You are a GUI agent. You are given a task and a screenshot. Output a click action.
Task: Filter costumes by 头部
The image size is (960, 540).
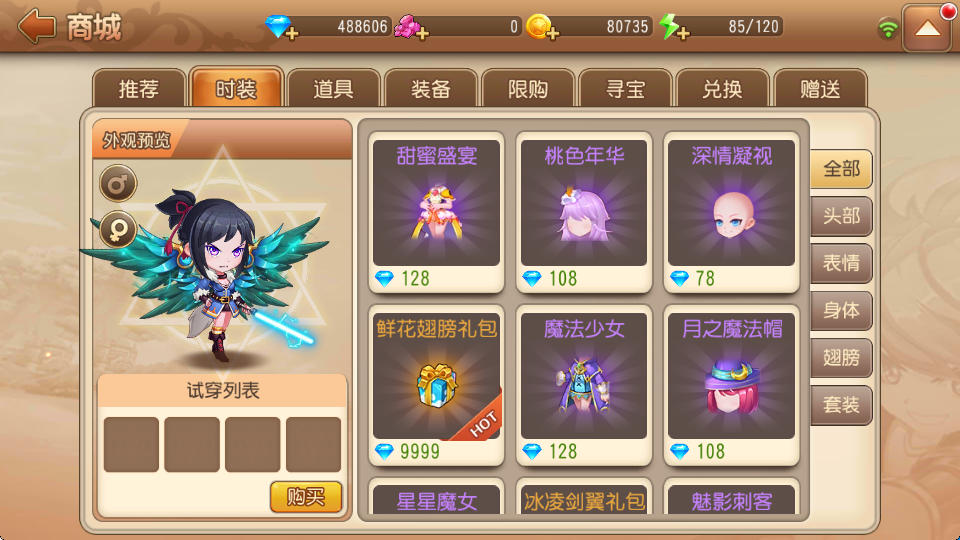[x=841, y=216]
